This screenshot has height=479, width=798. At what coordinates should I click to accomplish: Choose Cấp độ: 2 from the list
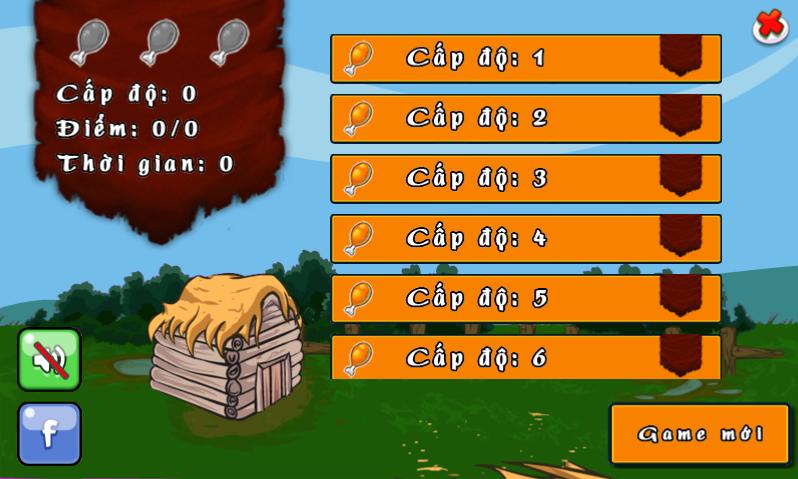[x=525, y=118]
